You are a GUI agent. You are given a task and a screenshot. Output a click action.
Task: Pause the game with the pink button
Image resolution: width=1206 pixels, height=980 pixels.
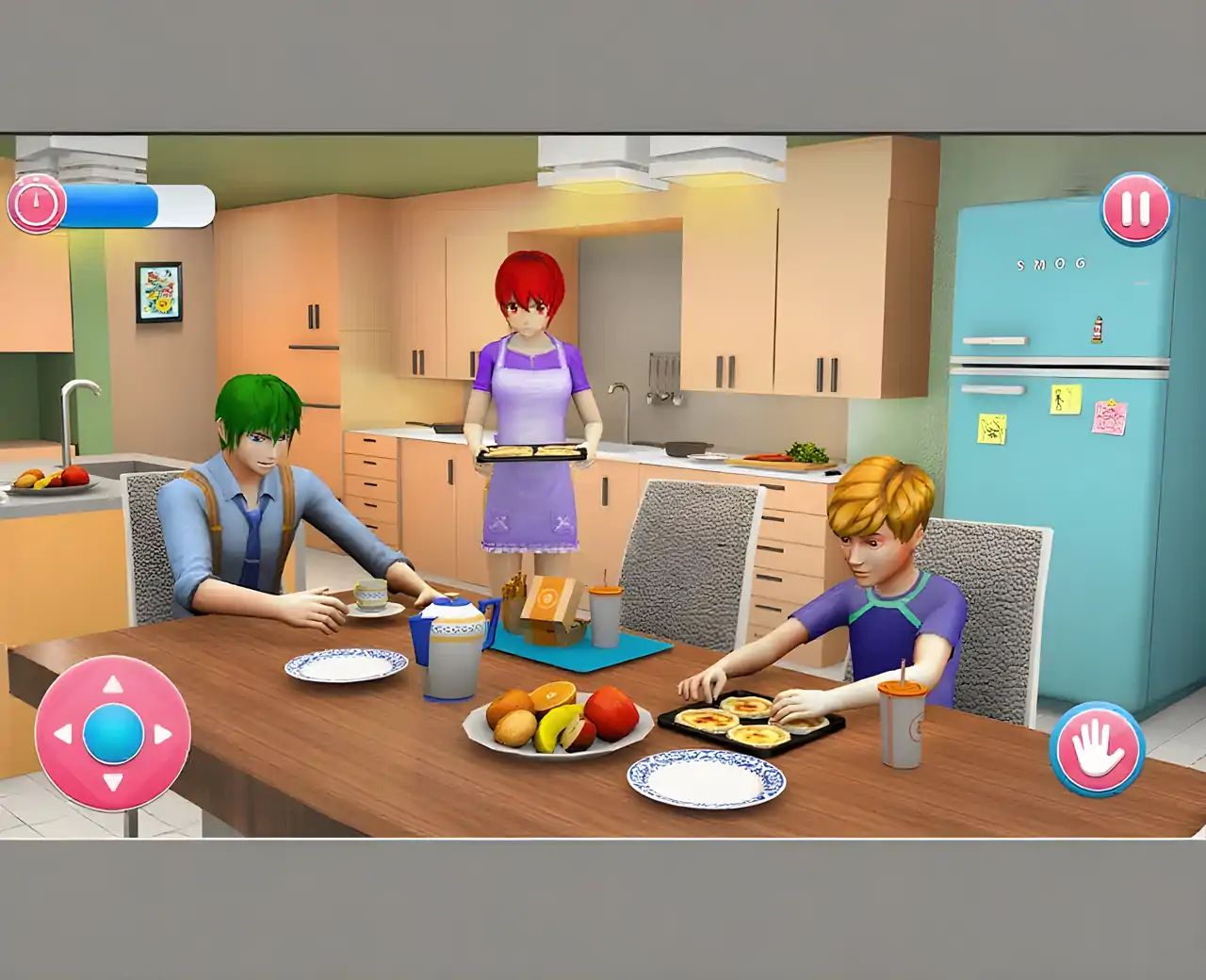click(1136, 209)
